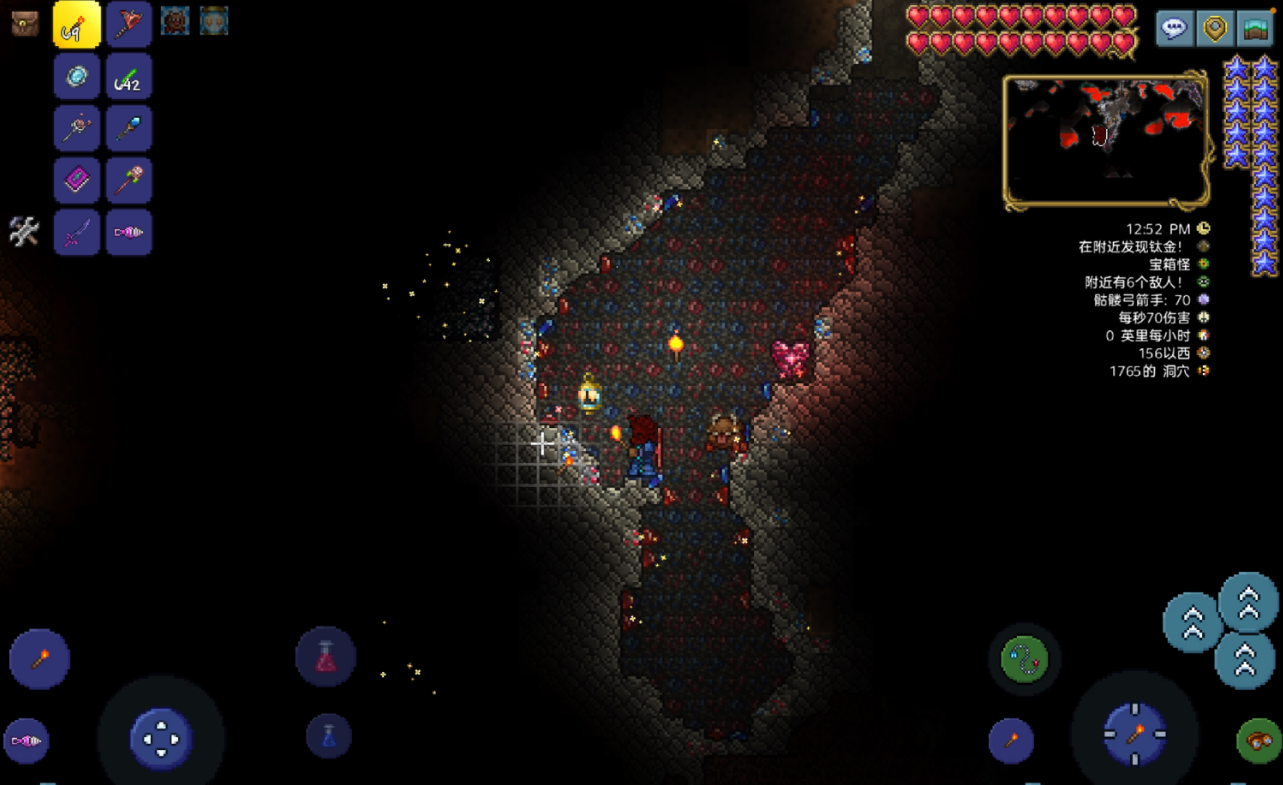Activate the binoculars button

[x=1258, y=741]
